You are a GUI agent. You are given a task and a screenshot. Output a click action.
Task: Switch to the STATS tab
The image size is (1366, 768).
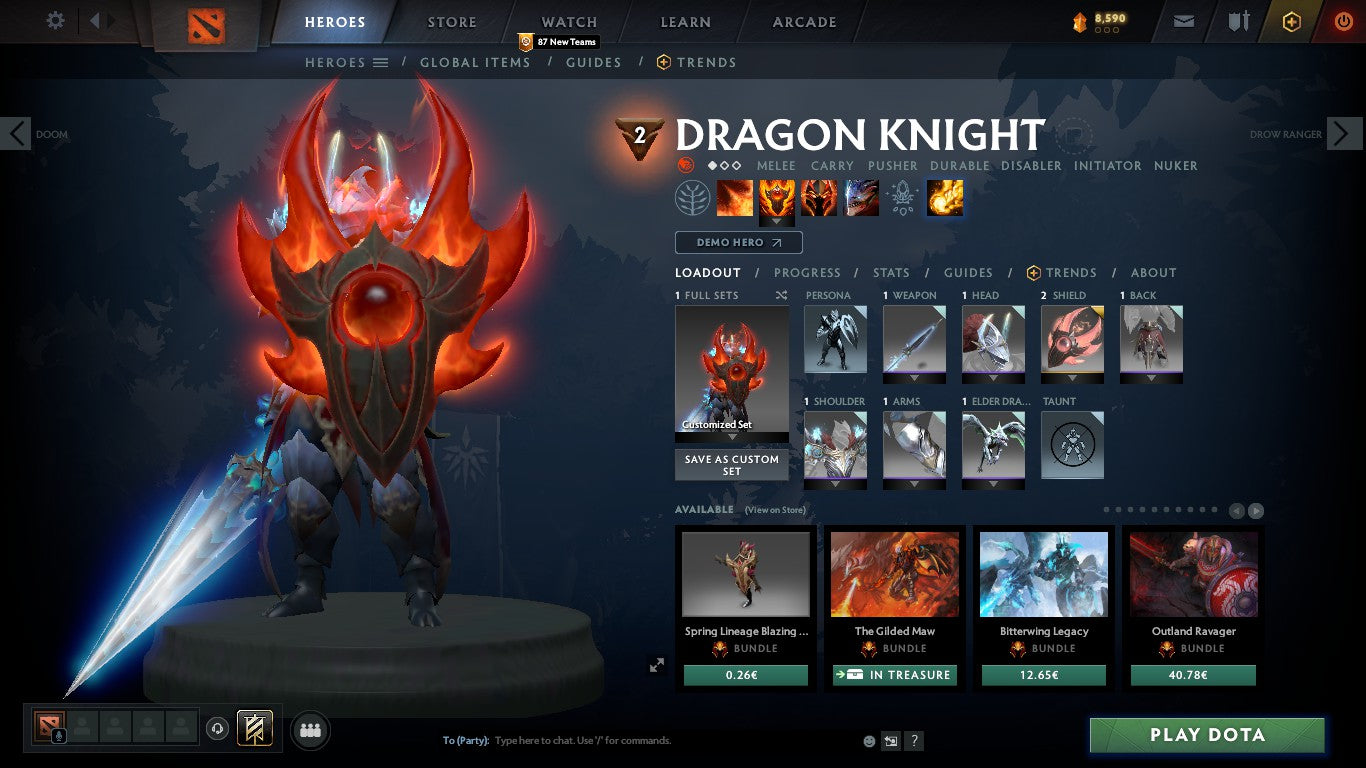(x=889, y=272)
